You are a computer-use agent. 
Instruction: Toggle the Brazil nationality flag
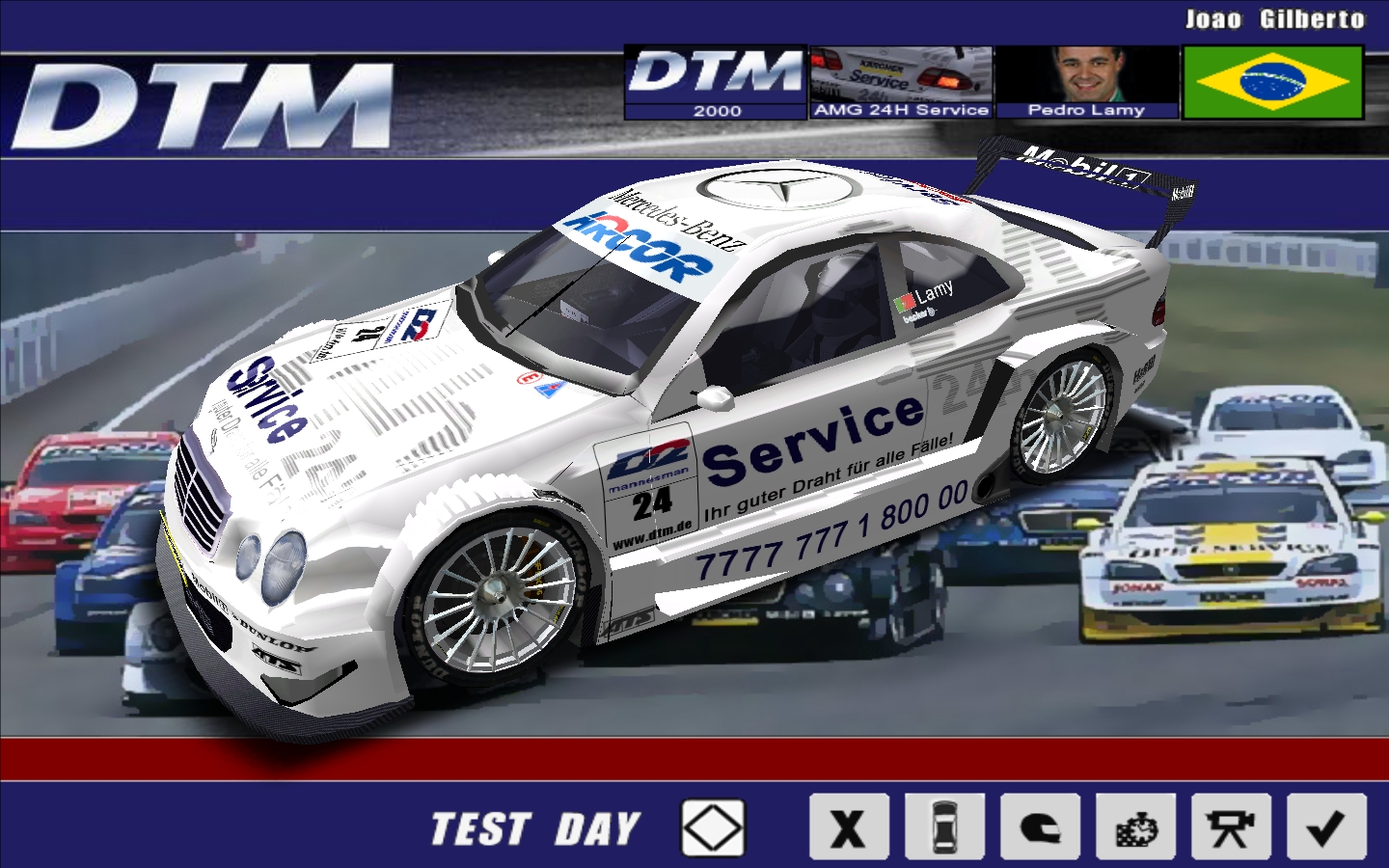1273,83
